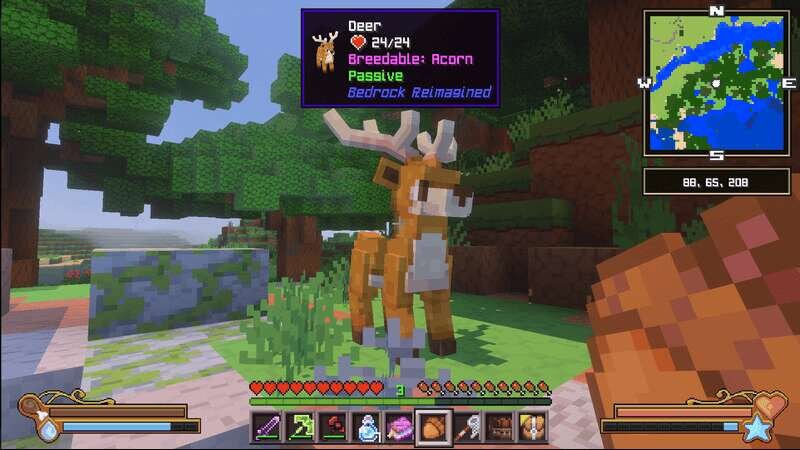Choose the silver axe hotbar slot
The image size is (800, 450).
tap(467, 425)
